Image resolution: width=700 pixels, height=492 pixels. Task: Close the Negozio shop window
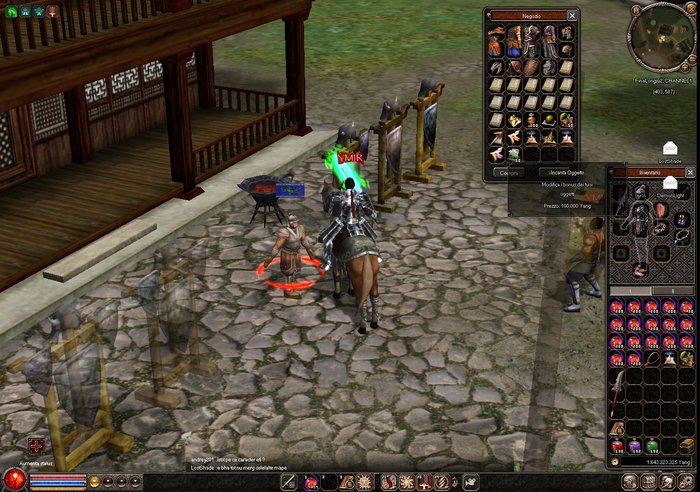(572, 16)
